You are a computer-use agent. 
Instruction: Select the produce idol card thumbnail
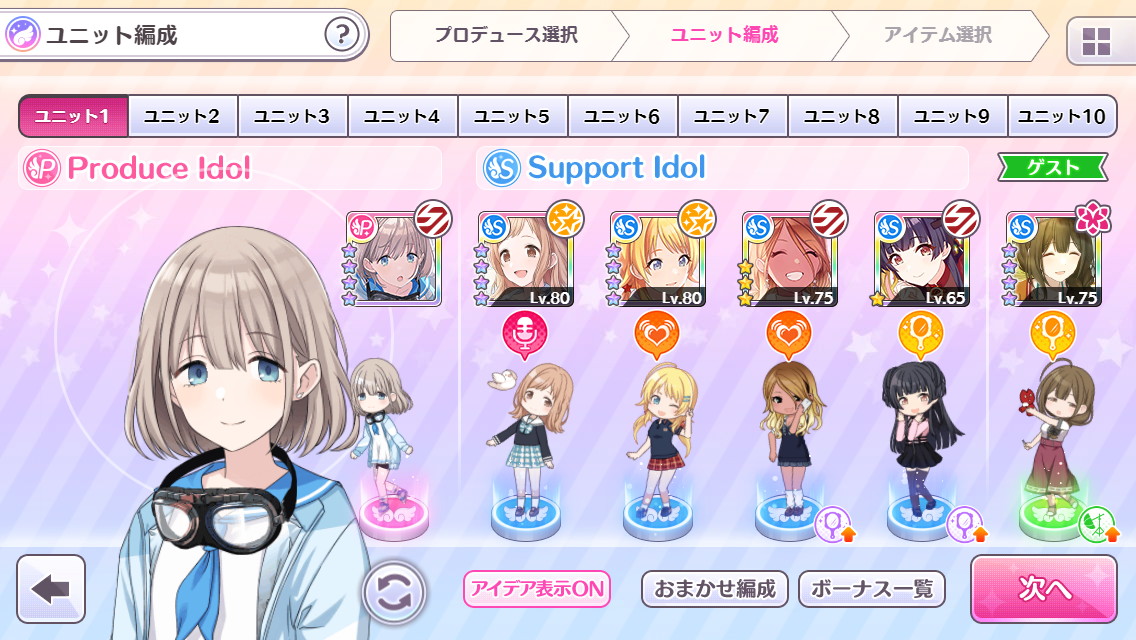point(393,257)
